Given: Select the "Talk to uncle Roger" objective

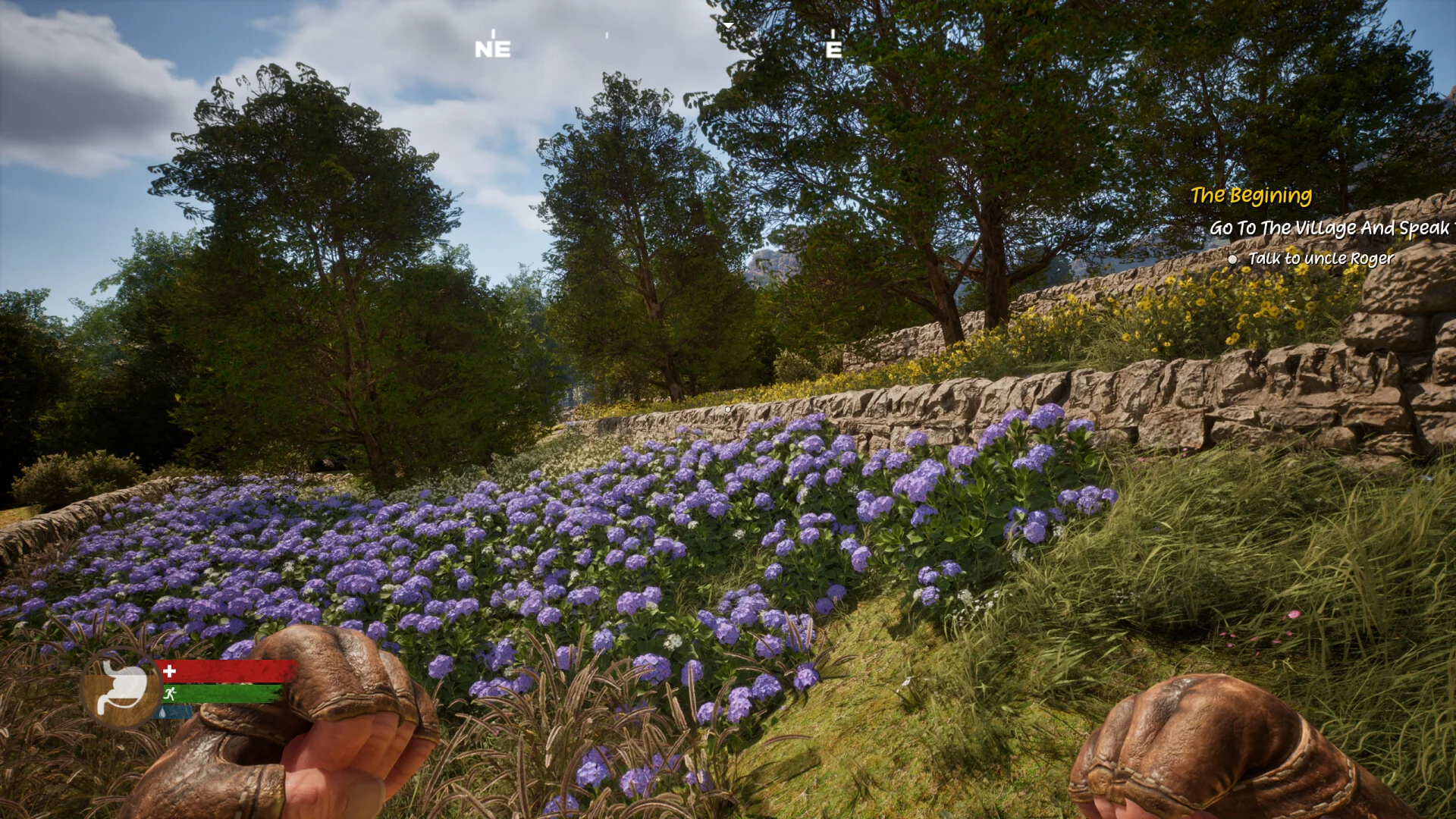Looking at the screenshot, I should (1320, 259).
